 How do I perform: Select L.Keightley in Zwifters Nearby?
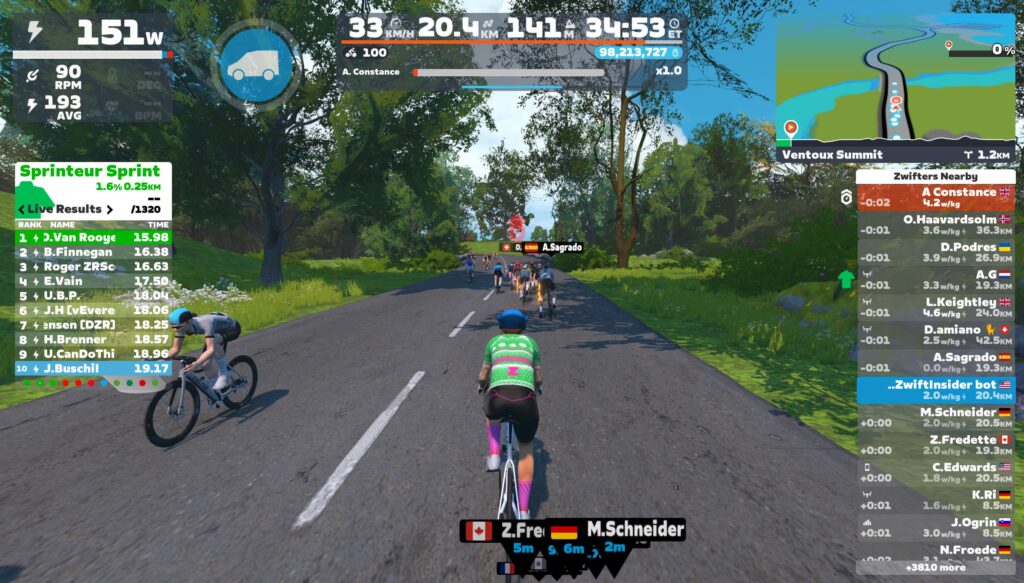pyautogui.click(x=935, y=307)
